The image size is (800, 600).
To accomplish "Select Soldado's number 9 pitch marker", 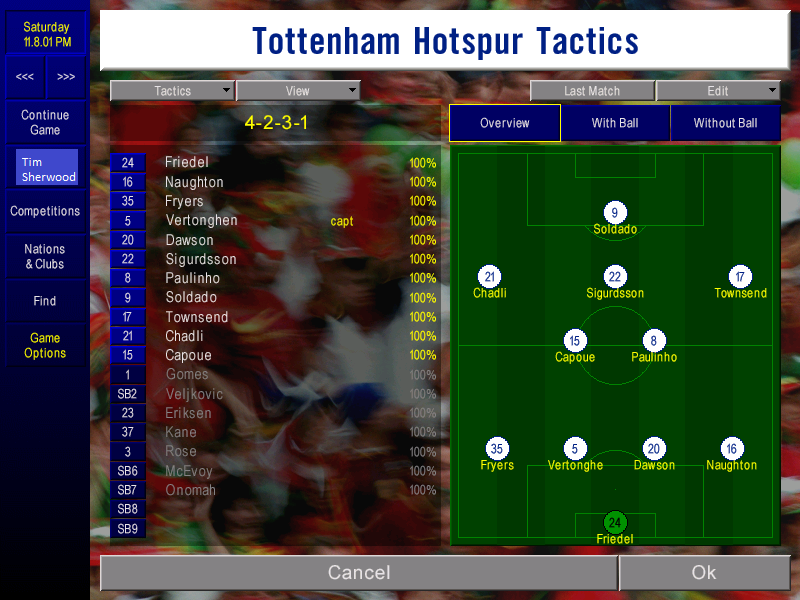I will 615,212.
